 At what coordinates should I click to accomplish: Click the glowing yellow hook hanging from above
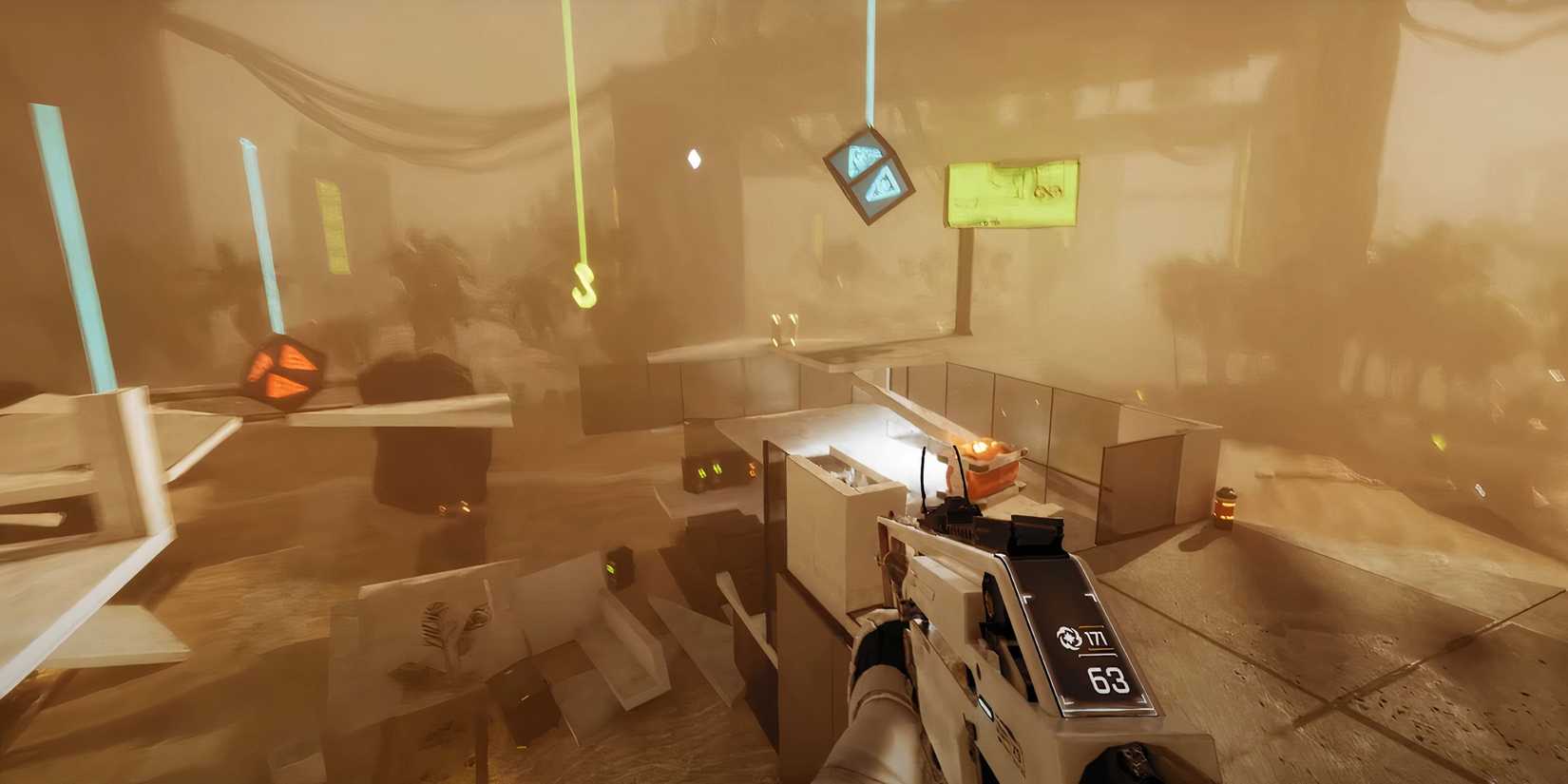[583, 285]
